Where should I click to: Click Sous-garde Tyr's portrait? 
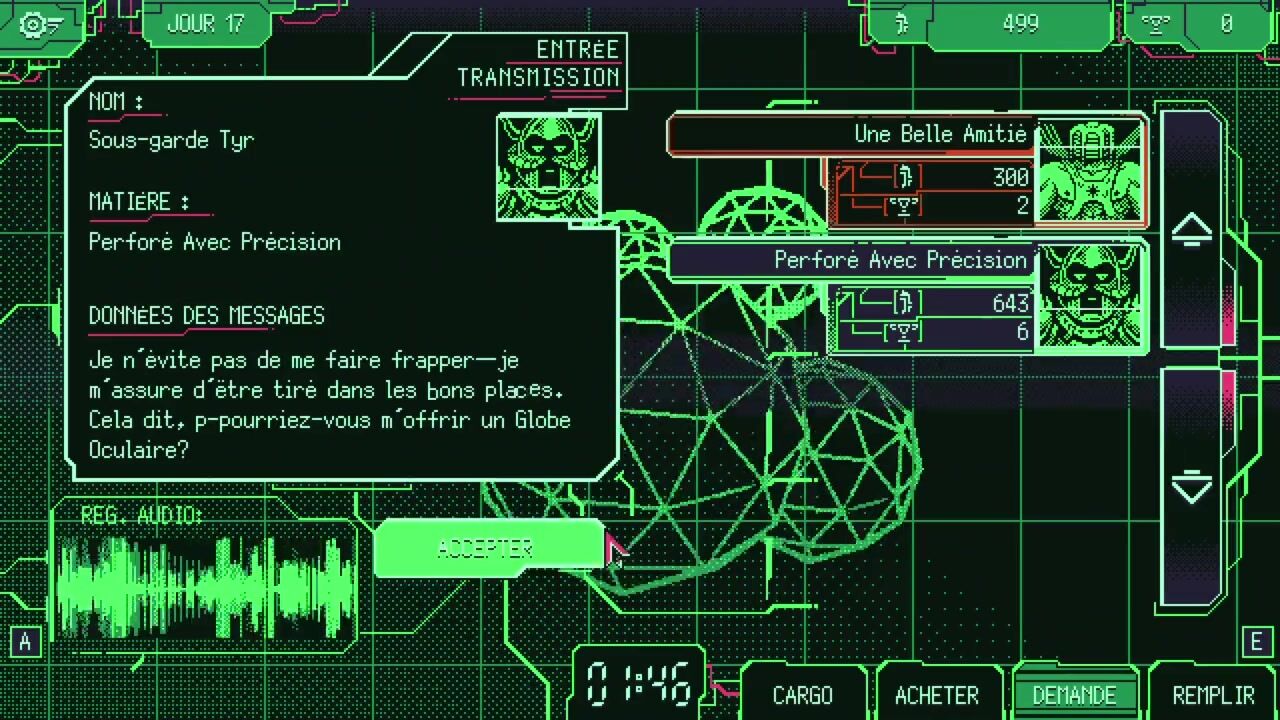coord(548,167)
